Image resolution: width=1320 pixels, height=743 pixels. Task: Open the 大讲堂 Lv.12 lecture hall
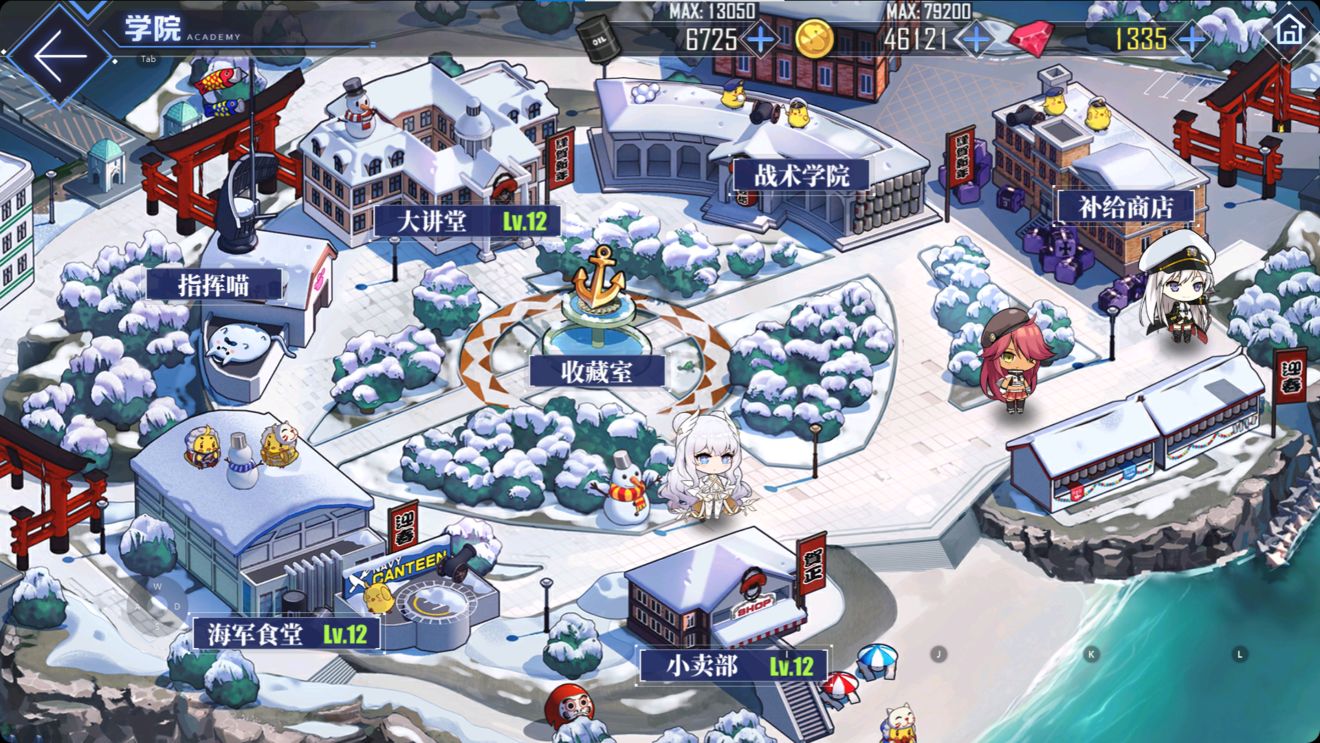465,221
